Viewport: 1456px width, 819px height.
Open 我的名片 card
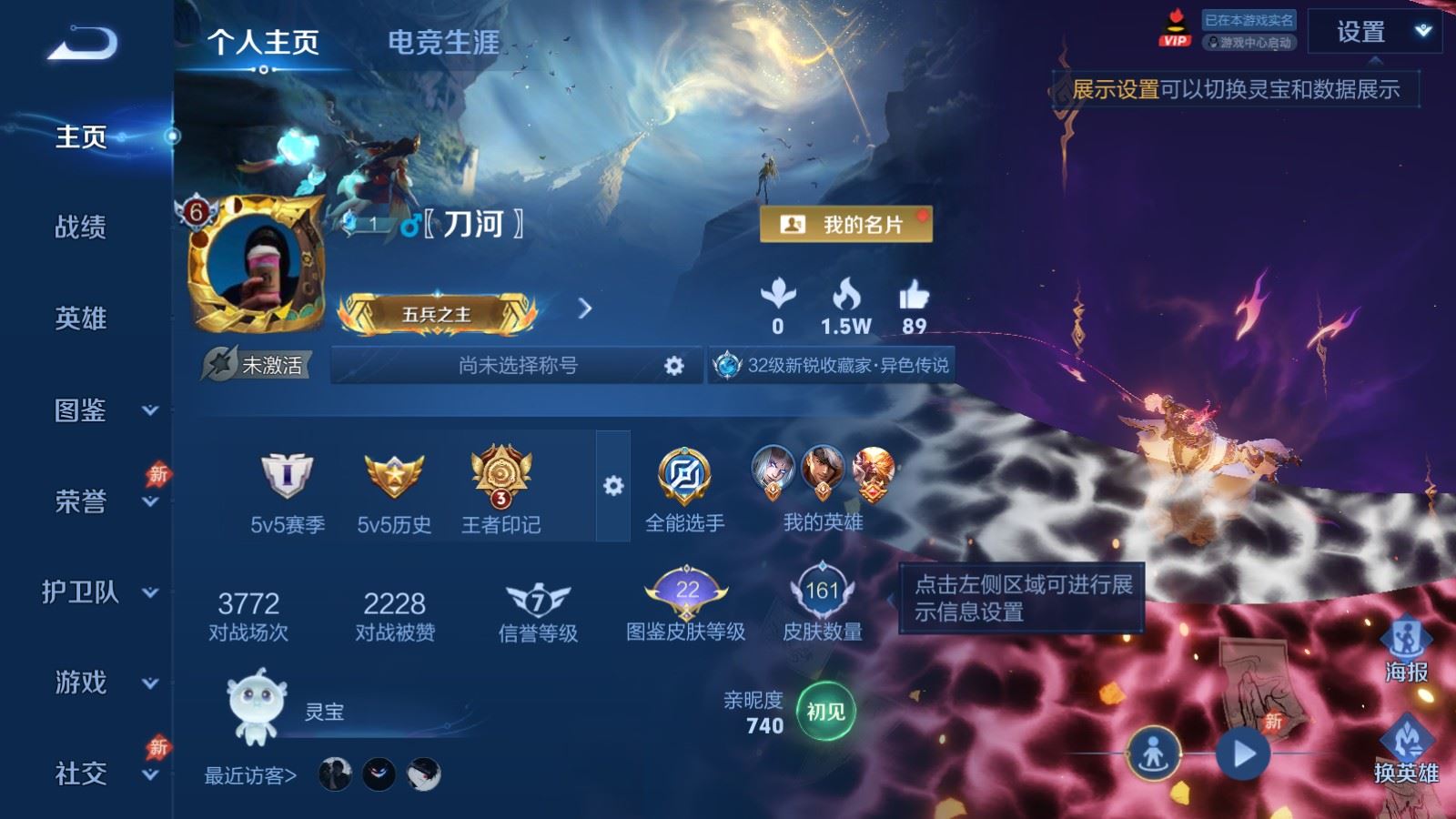pyautogui.click(x=845, y=224)
